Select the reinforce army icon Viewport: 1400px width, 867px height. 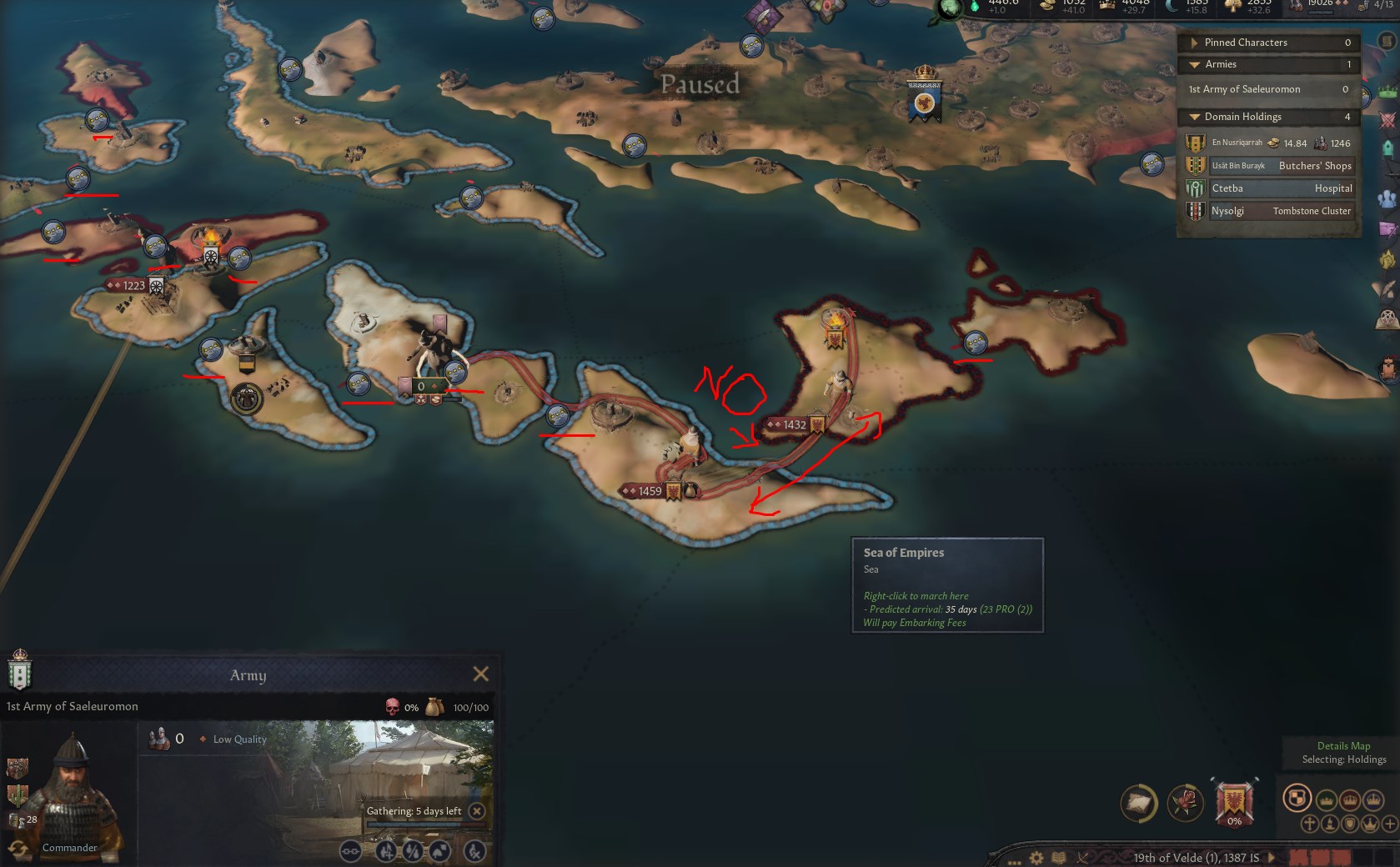pyautogui.click(x=385, y=852)
